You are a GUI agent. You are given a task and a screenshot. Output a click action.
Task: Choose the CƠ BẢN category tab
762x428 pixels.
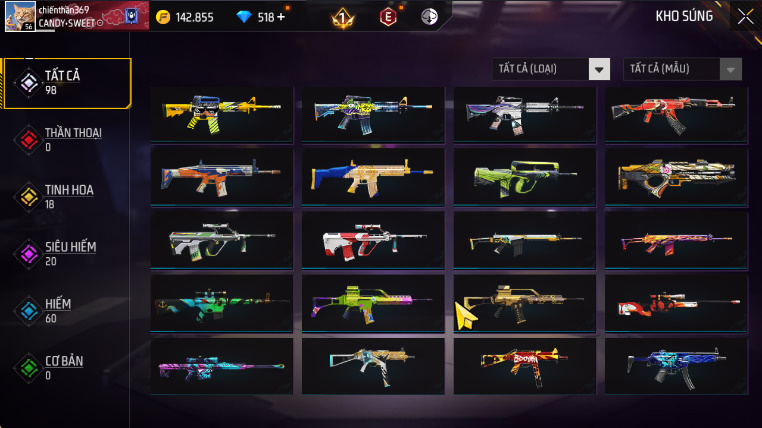[66, 366]
